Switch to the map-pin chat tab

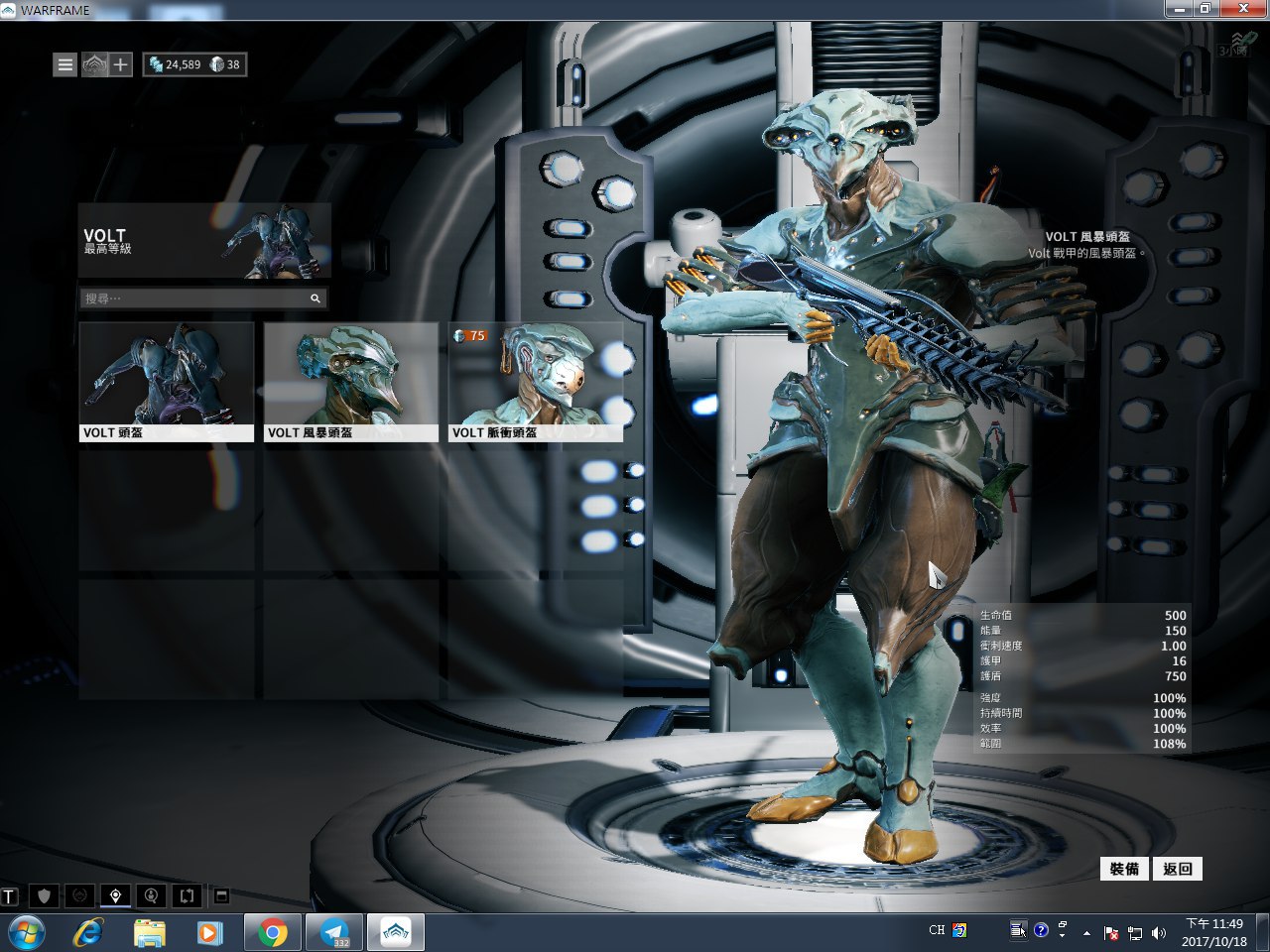(116, 896)
